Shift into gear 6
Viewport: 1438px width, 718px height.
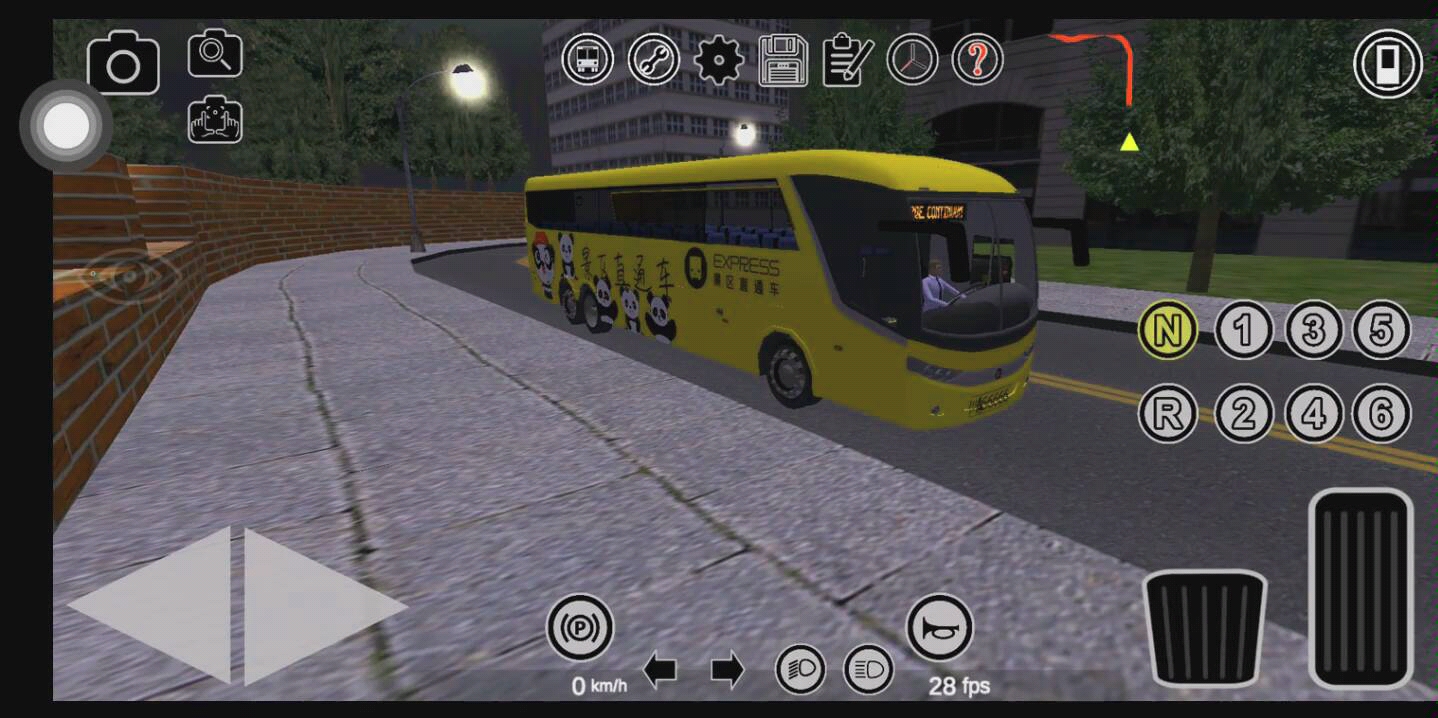pyautogui.click(x=1381, y=413)
